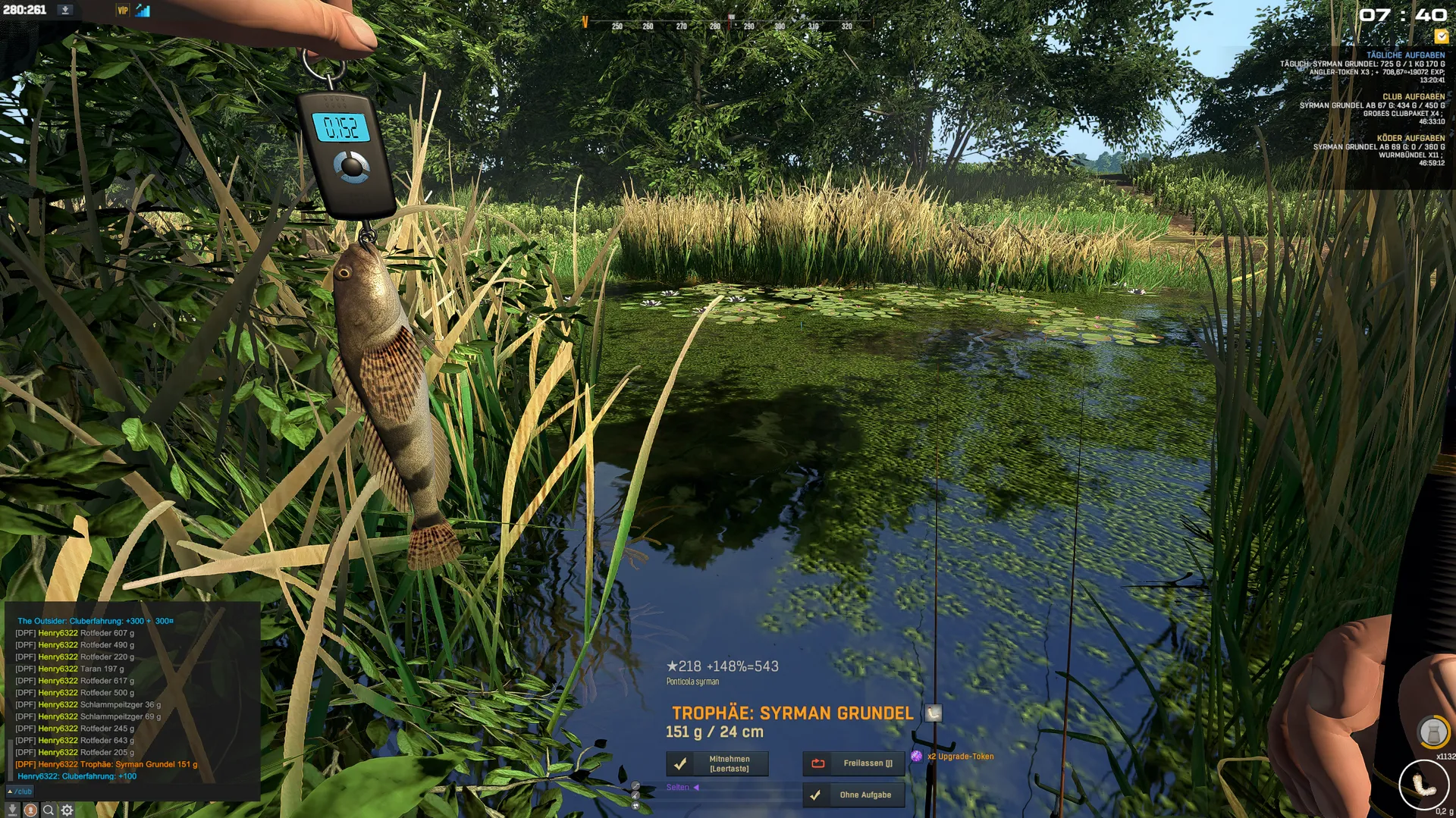Release the fish with the Freilassen button
Image resolution: width=1456 pixels, height=818 pixels.
853,763
